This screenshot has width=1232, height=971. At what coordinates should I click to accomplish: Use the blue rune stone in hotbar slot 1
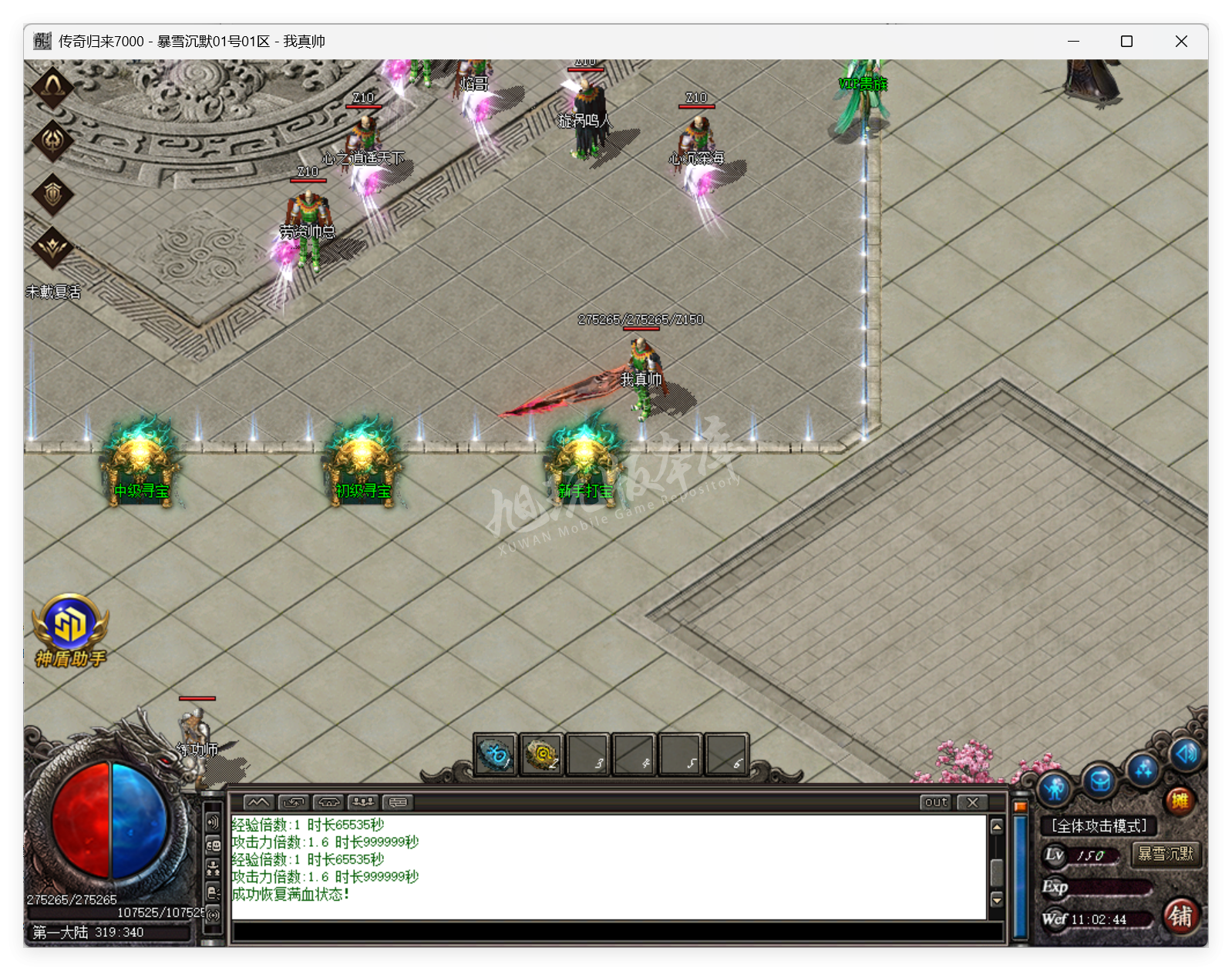pos(495,754)
